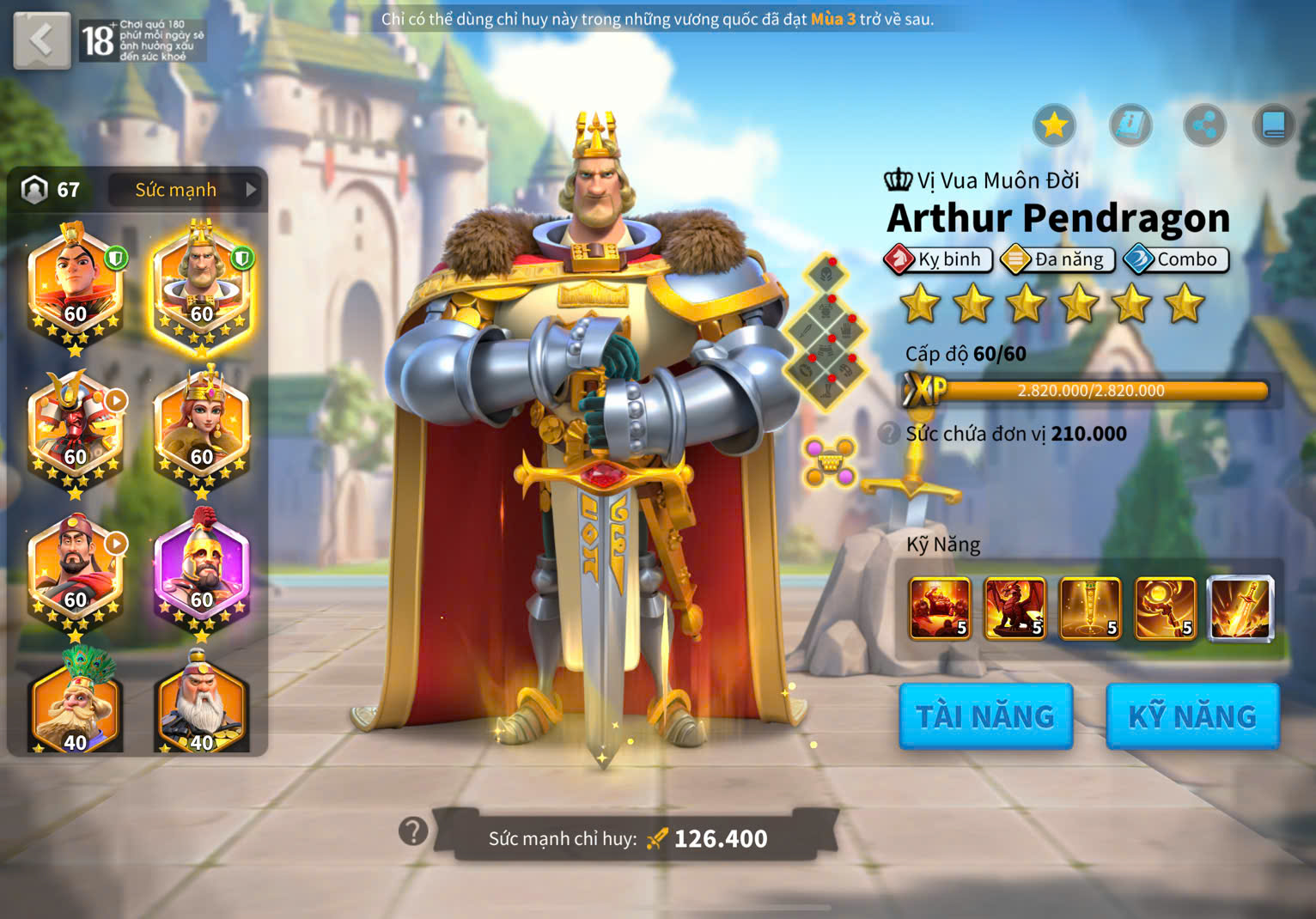View the flaming sword expertise skill

[x=1240, y=609]
